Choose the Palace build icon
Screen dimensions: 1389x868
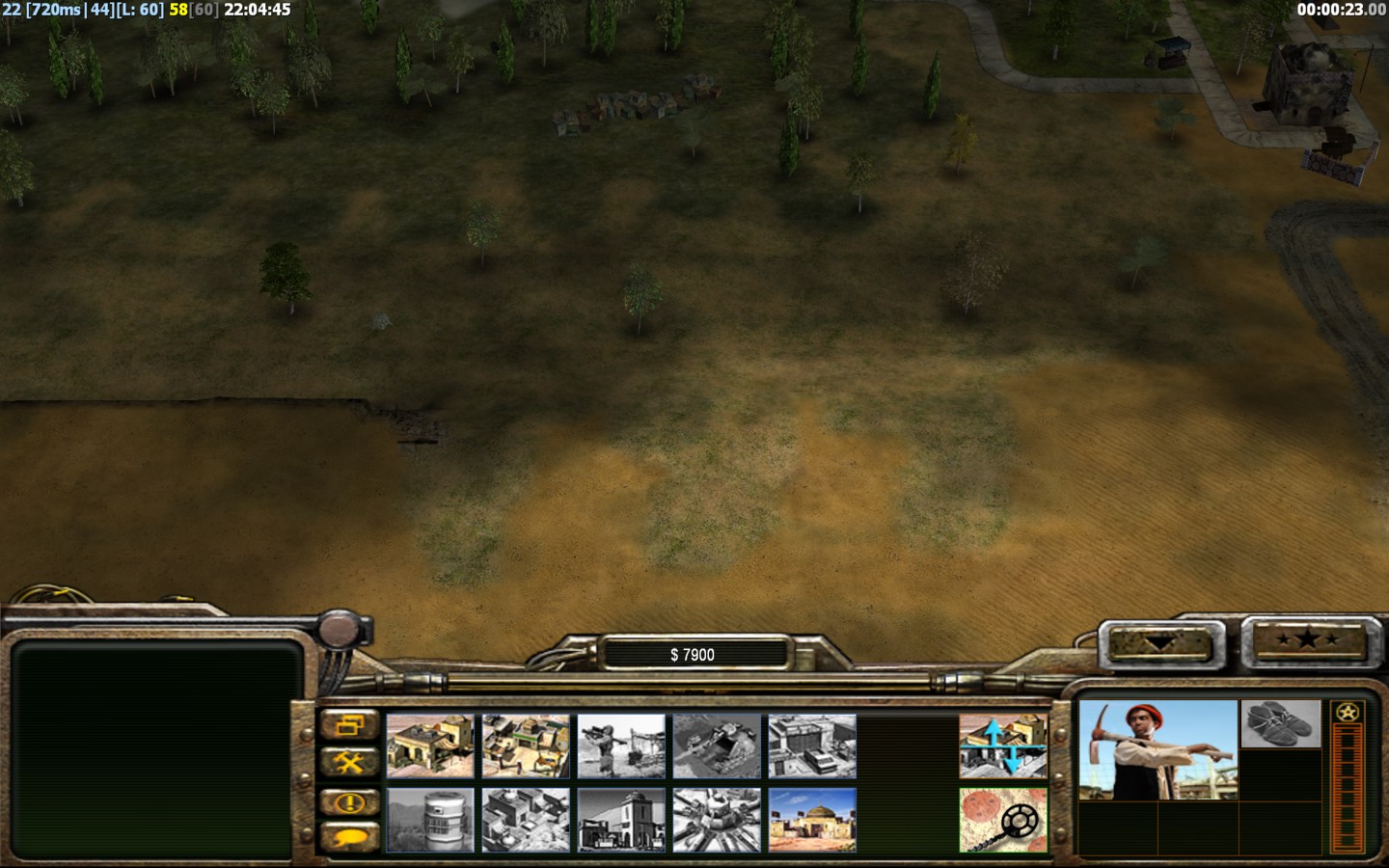point(621,821)
